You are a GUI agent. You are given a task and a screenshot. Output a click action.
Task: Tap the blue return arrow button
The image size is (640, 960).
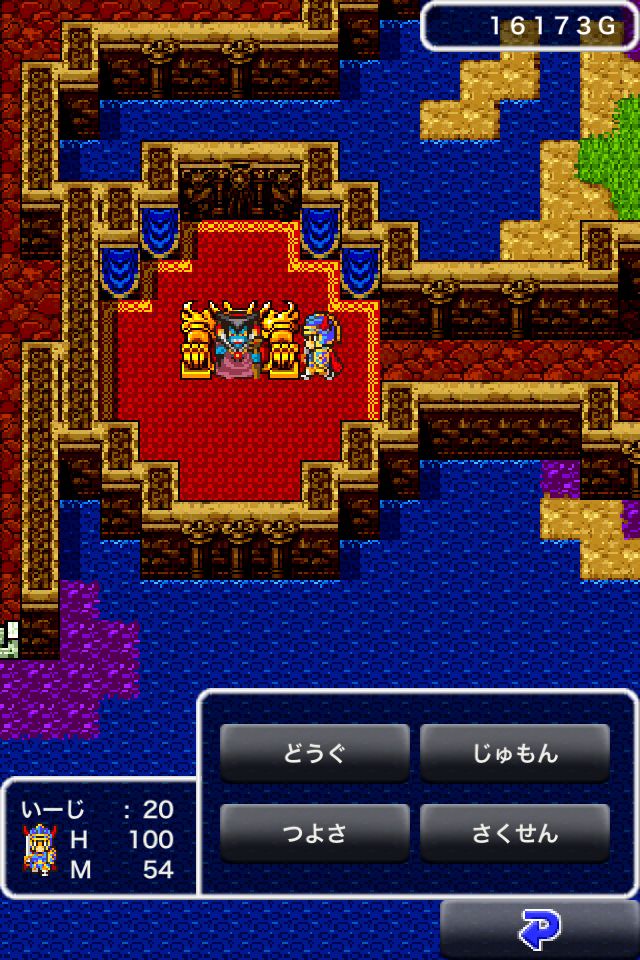pos(540,930)
